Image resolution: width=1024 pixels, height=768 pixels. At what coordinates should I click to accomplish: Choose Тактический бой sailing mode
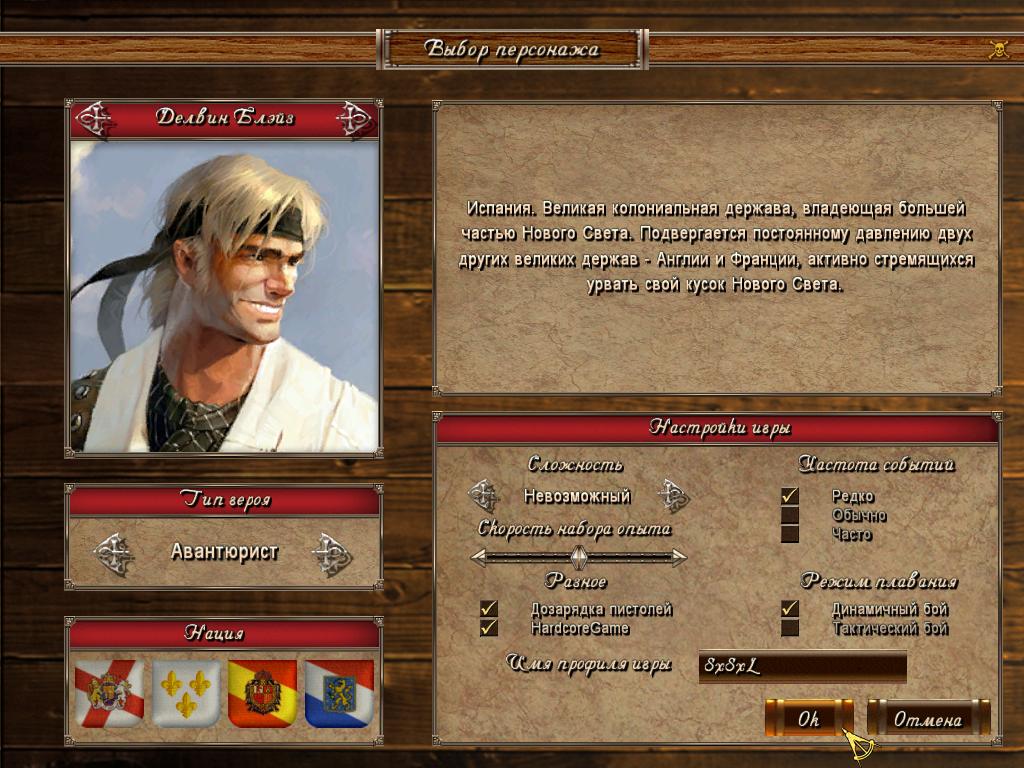click(x=790, y=628)
